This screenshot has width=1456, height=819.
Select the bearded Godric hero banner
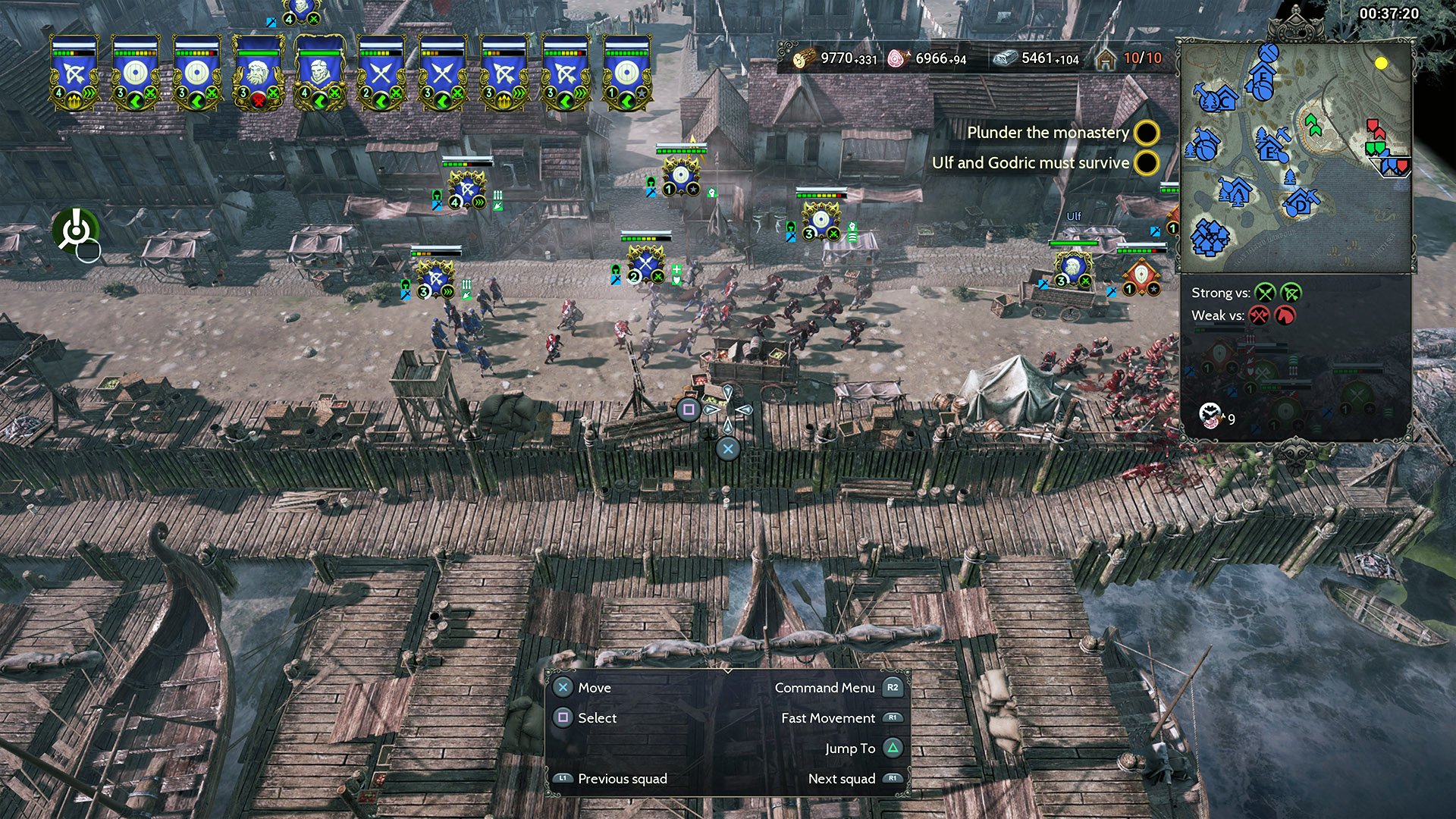[x=256, y=72]
